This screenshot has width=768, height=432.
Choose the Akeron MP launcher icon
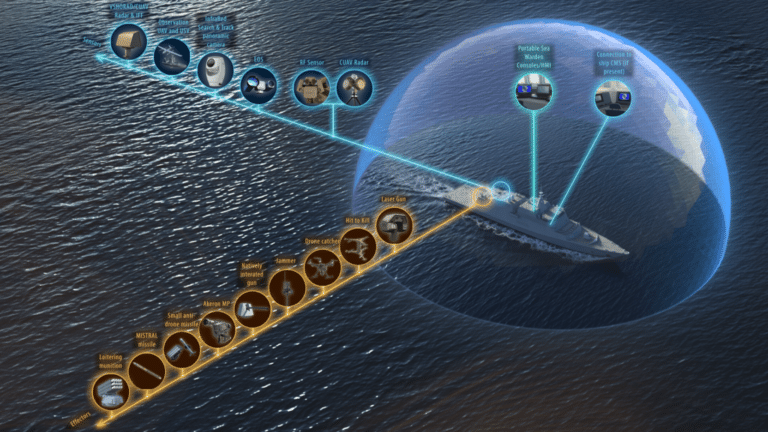point(216,329)
